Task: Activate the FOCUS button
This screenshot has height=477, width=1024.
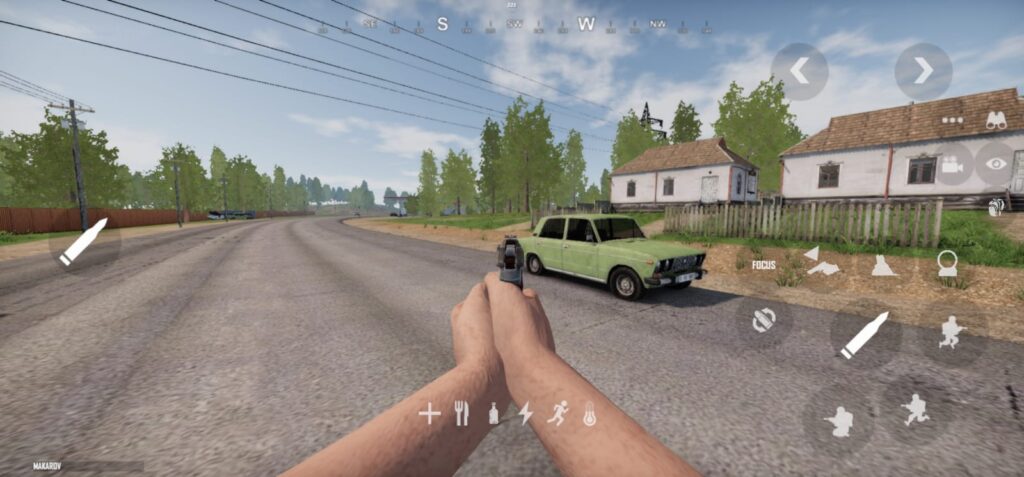Action: [x=764, y=265]
